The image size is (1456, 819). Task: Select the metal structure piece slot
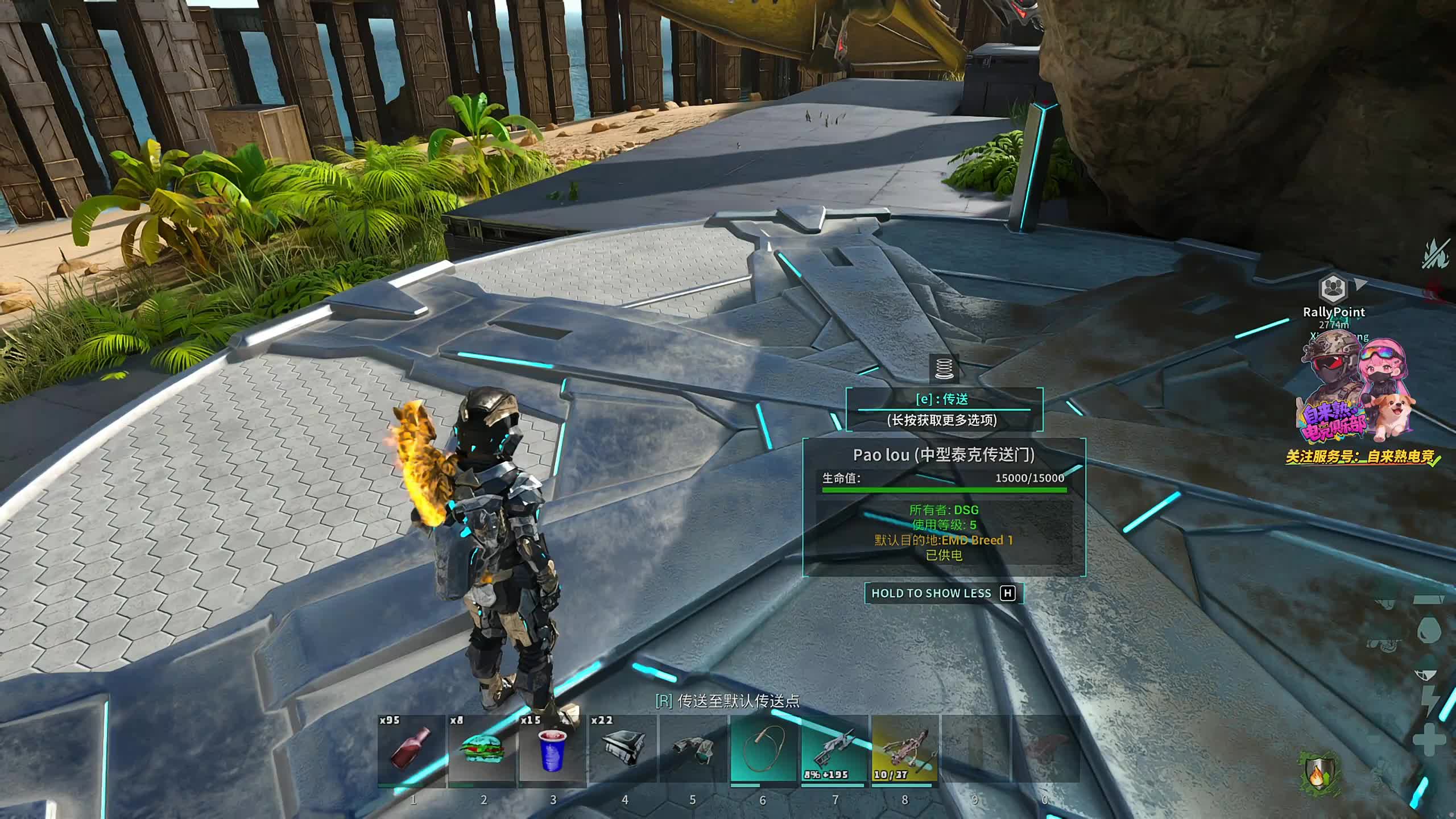pos(623,748)
